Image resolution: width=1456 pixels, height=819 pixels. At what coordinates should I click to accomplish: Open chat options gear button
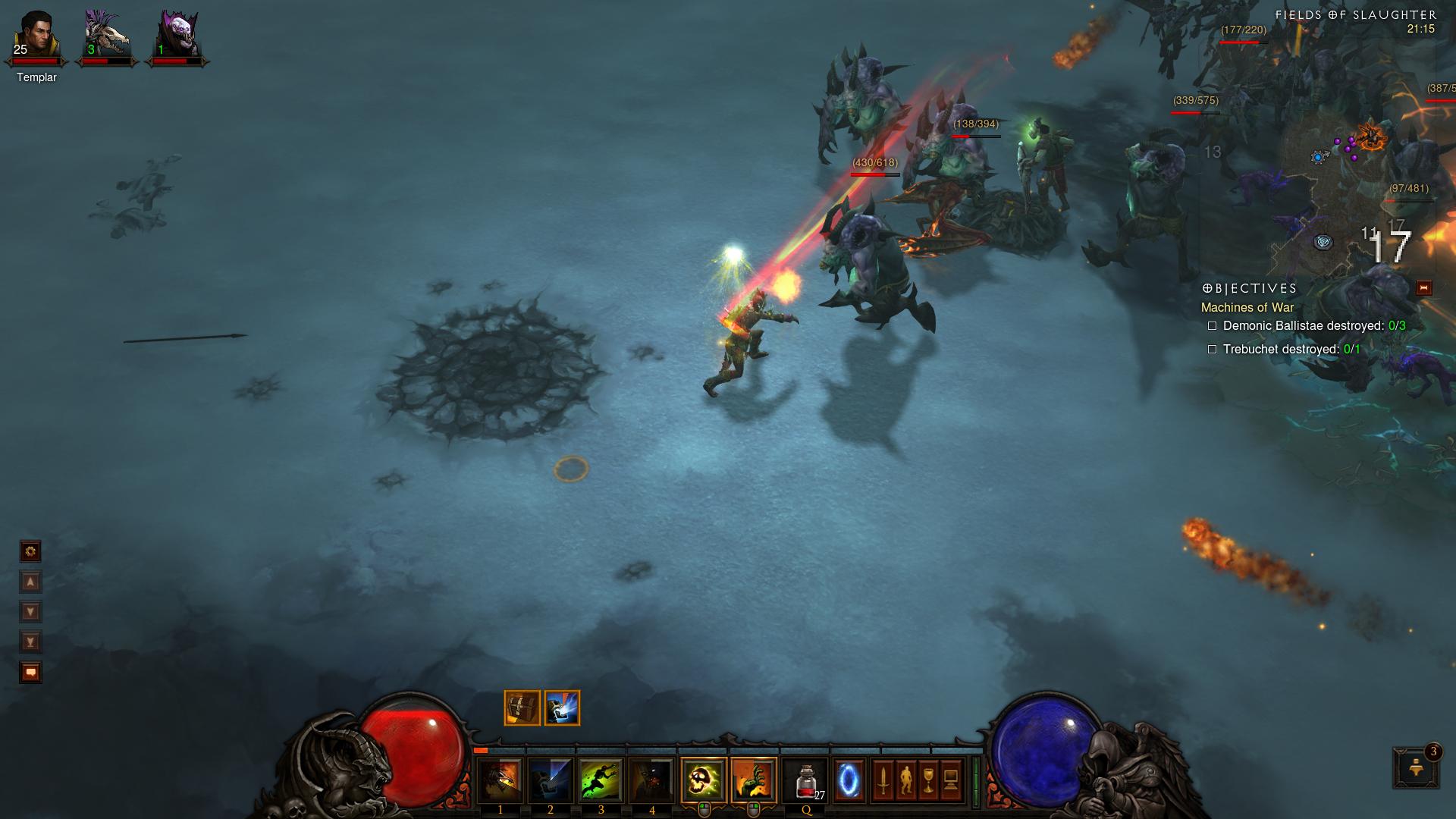pos(30,551)
